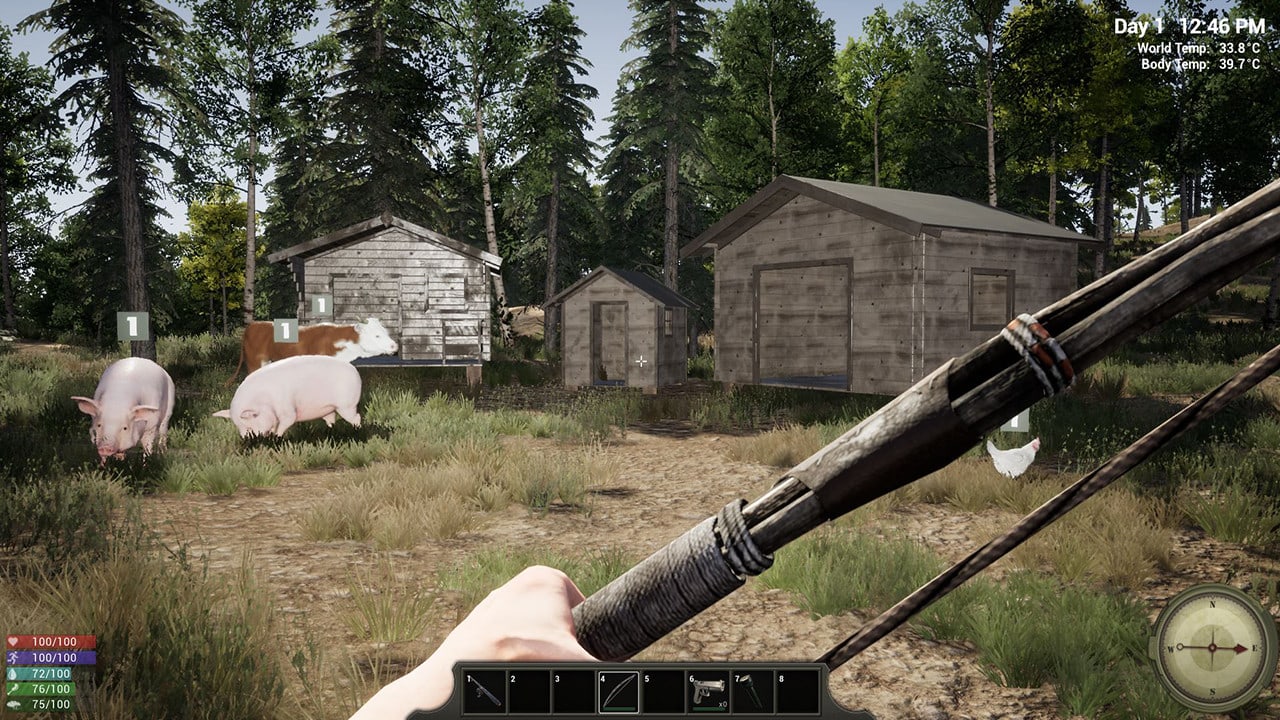Equip the pistol in hotbar slot 6
1280x720 pixels.
[x=708, y=691]
